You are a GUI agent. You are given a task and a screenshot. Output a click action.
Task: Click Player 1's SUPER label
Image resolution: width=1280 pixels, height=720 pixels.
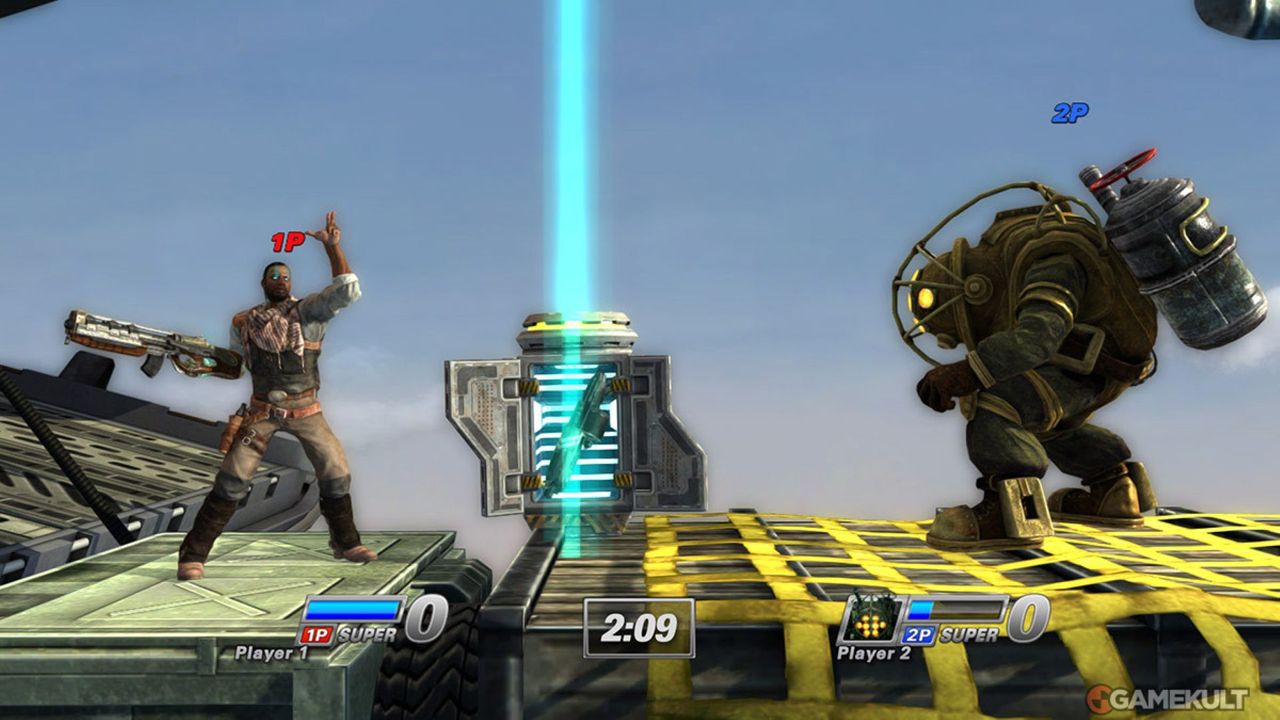click(x=368, y=634)
